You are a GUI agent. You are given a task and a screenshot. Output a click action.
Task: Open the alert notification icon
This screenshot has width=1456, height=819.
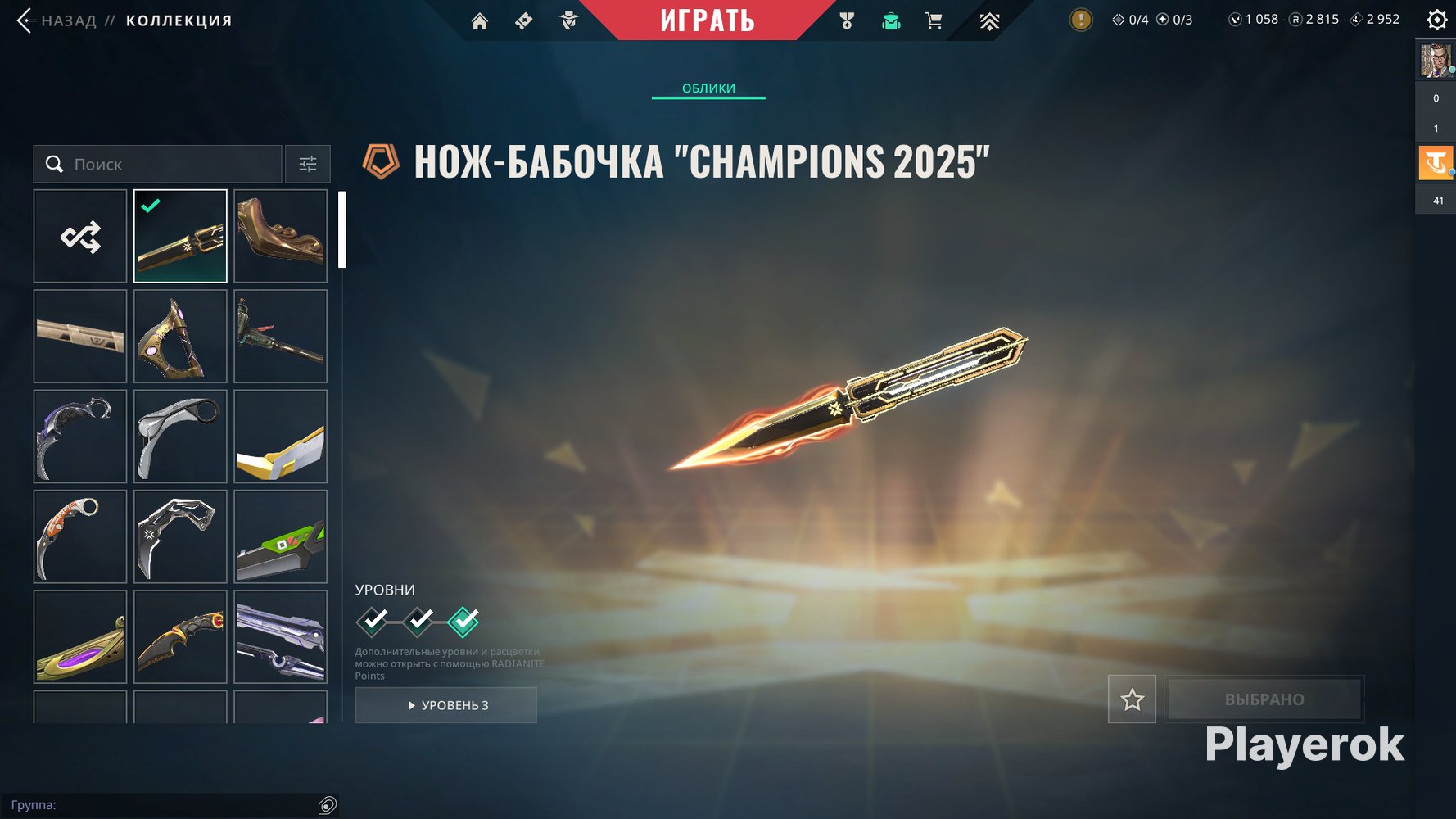tap(1081, 20)
